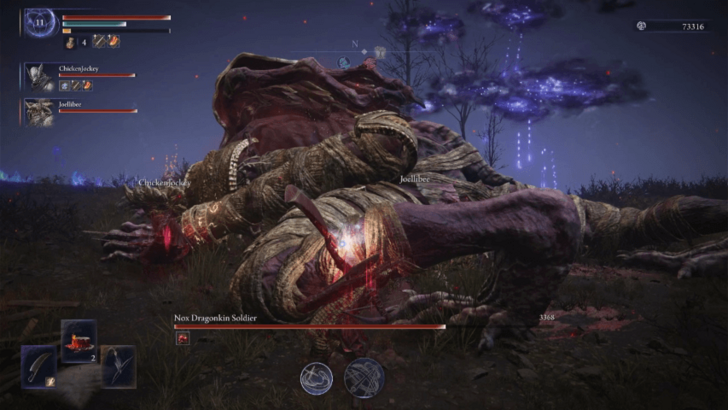Activate the left round character skill
The width and height of the screenshot is (728, 410).
[x=318, y=378]
